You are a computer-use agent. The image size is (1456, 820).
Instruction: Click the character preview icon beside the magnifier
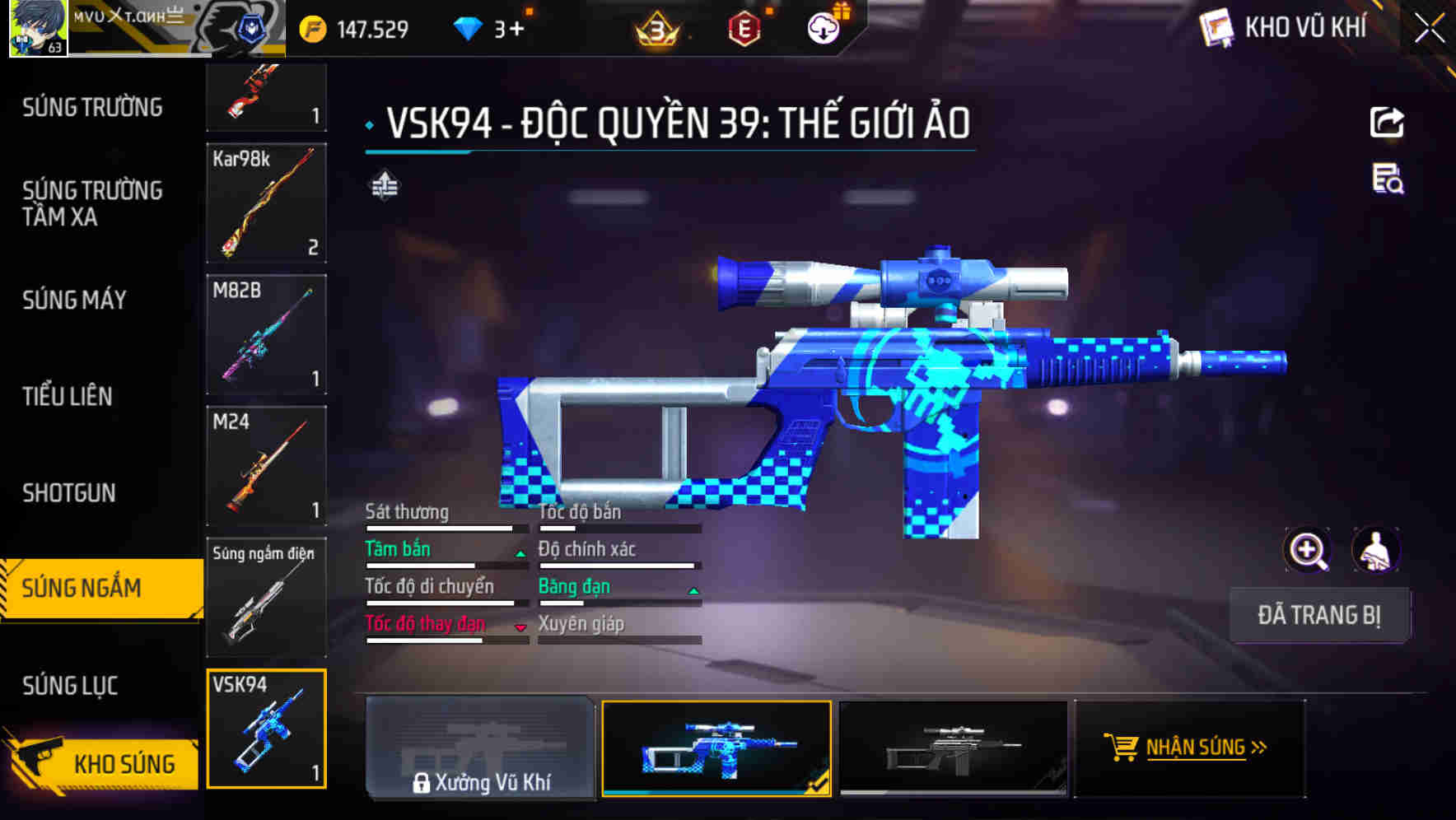[1377, 549]
